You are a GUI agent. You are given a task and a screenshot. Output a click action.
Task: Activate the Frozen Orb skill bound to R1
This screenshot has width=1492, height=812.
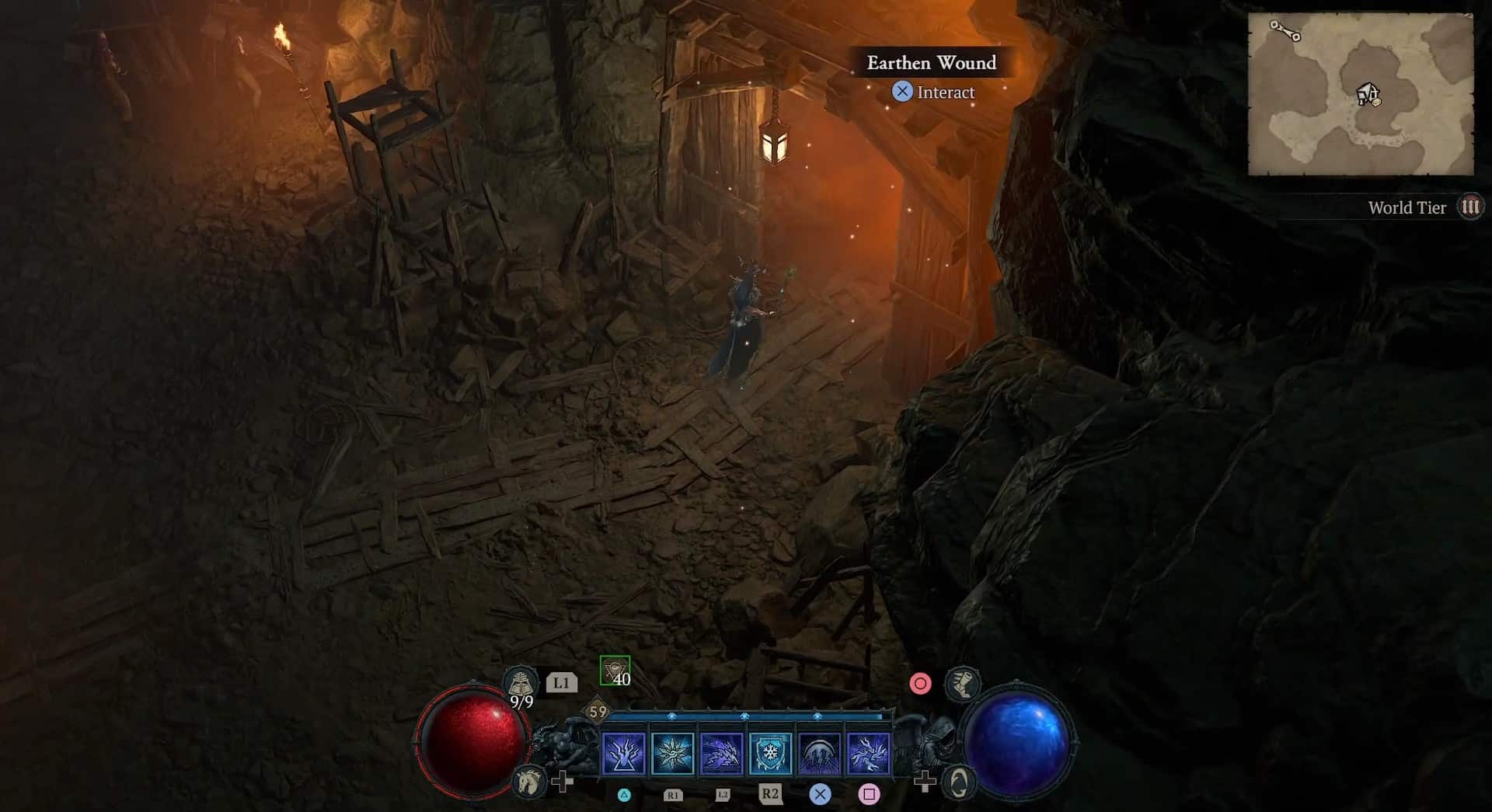pyautogui.click(x=673, y=754)
